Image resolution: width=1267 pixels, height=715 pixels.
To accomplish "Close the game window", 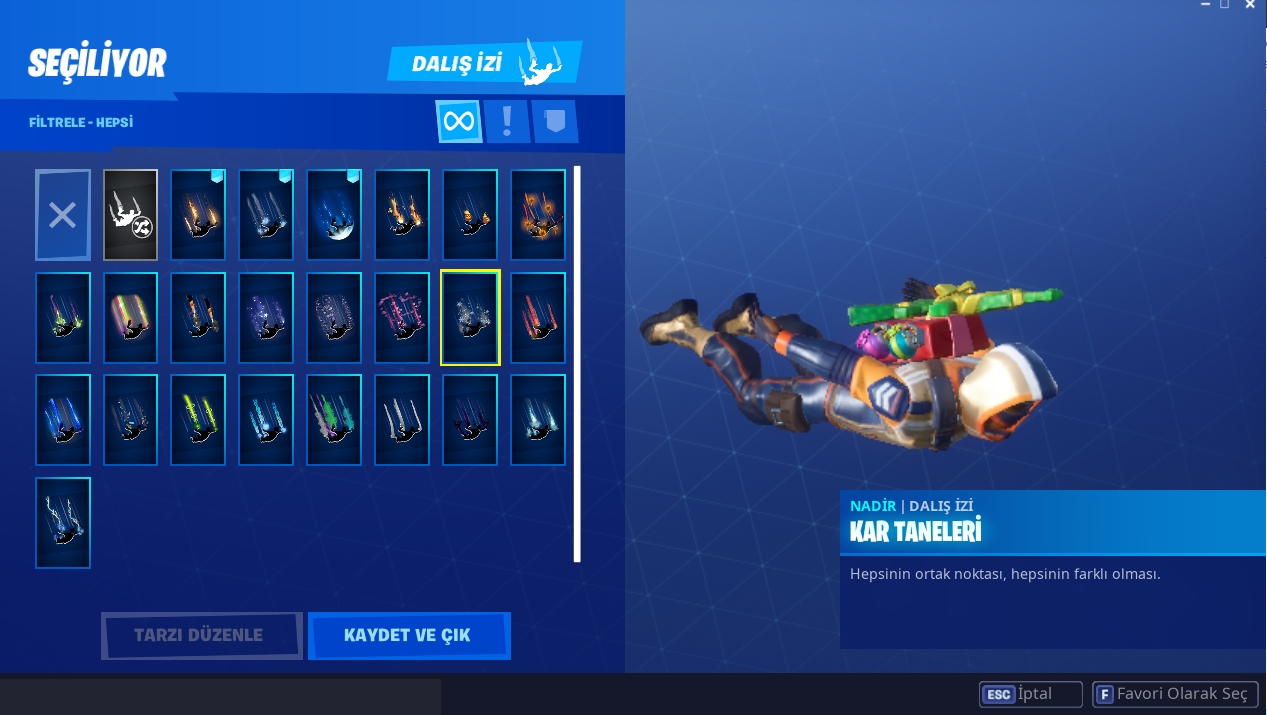I will click(x=1250, y=6).
